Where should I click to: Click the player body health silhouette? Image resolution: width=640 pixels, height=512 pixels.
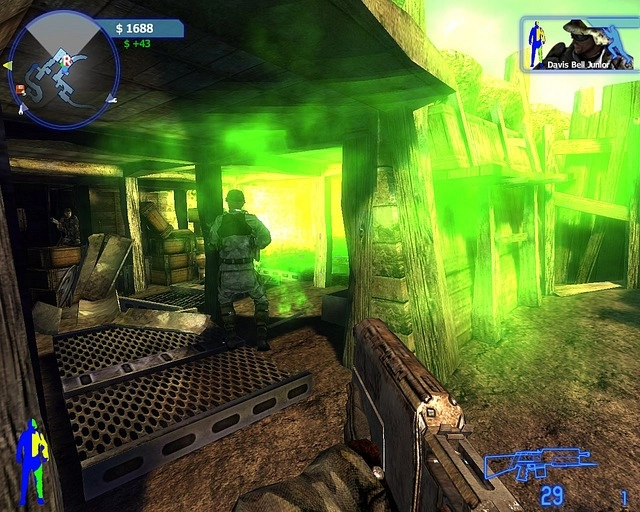32,461
